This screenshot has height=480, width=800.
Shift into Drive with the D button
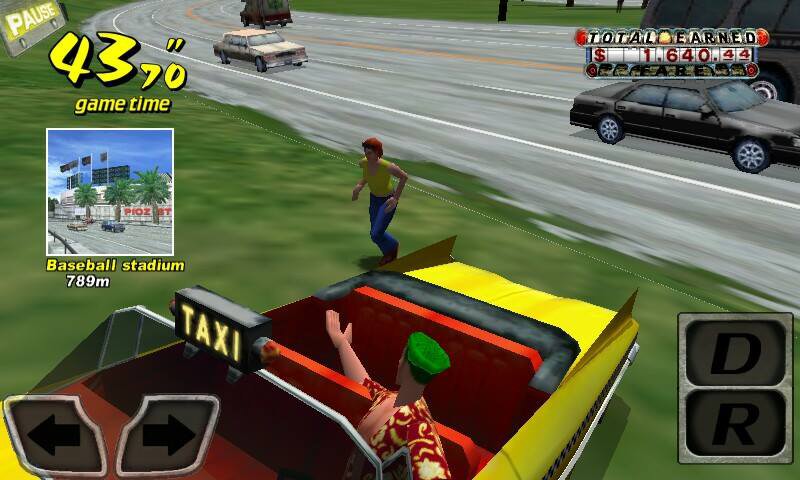[x=738, y=351]
